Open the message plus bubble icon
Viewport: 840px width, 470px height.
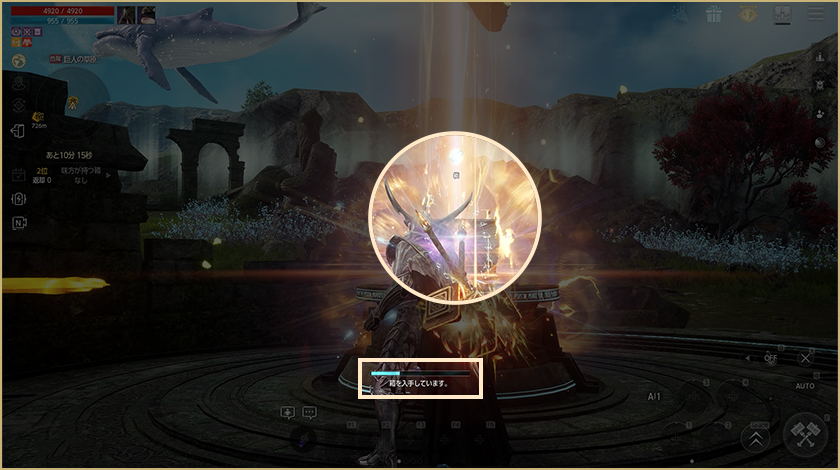pyautogui.click(x=288, y=412)
